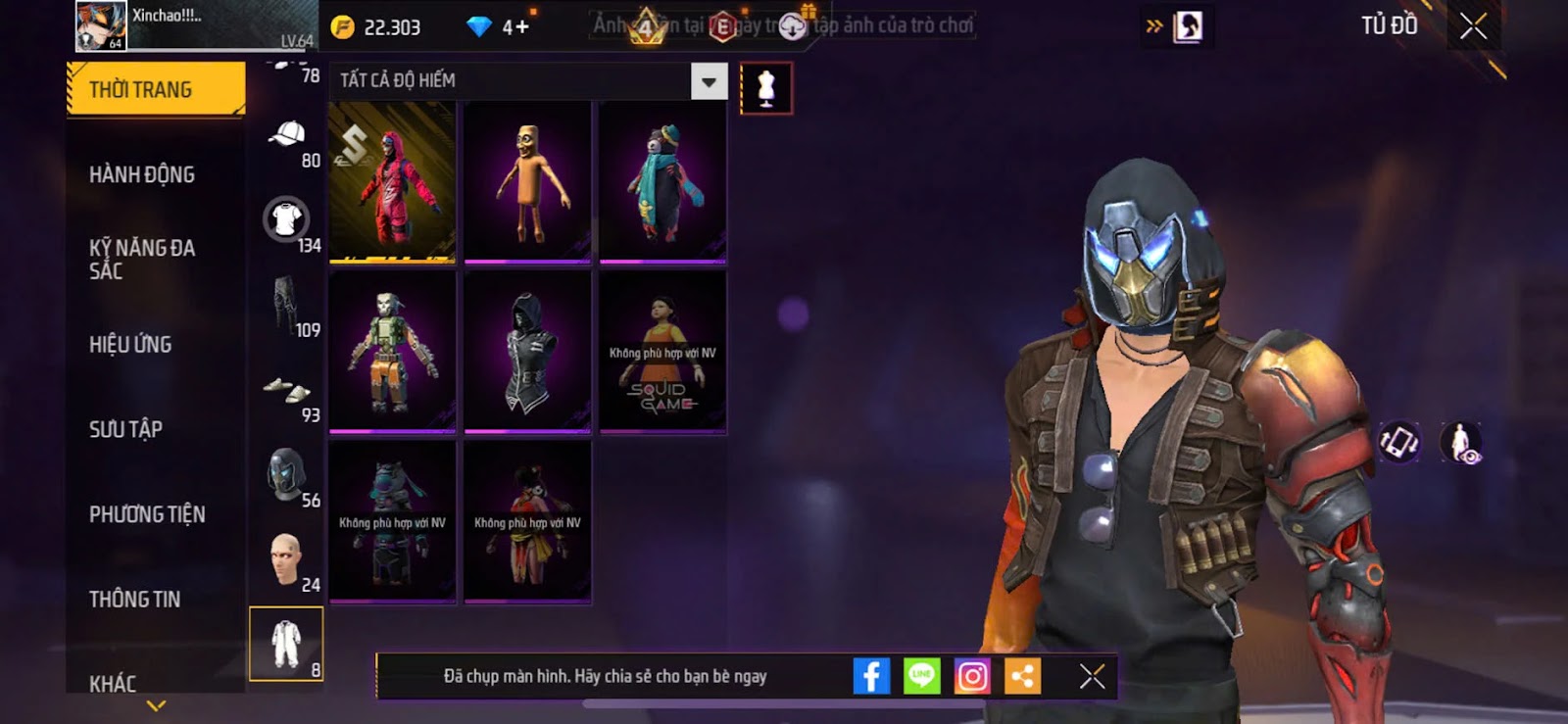
Task: Show the Thông Tin section
Action: pyautogui.click(x=134, y=599)
